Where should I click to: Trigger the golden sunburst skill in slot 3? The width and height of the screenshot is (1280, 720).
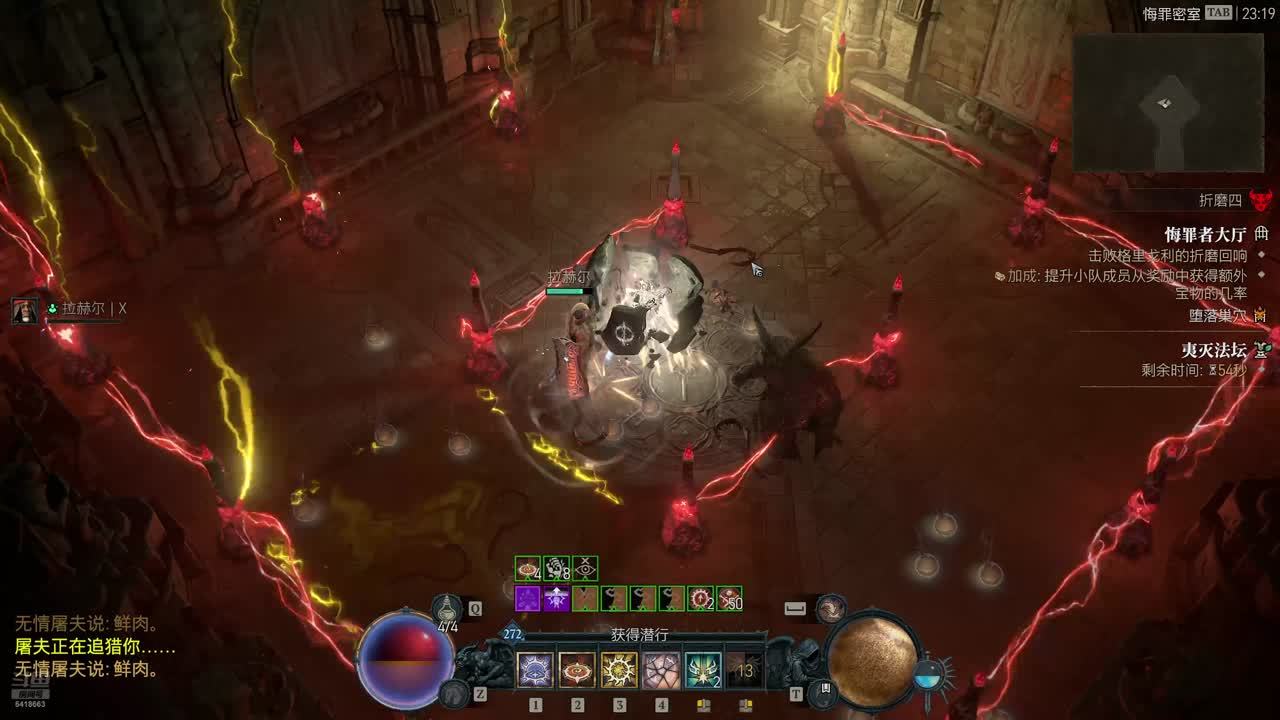coord(619,670)
